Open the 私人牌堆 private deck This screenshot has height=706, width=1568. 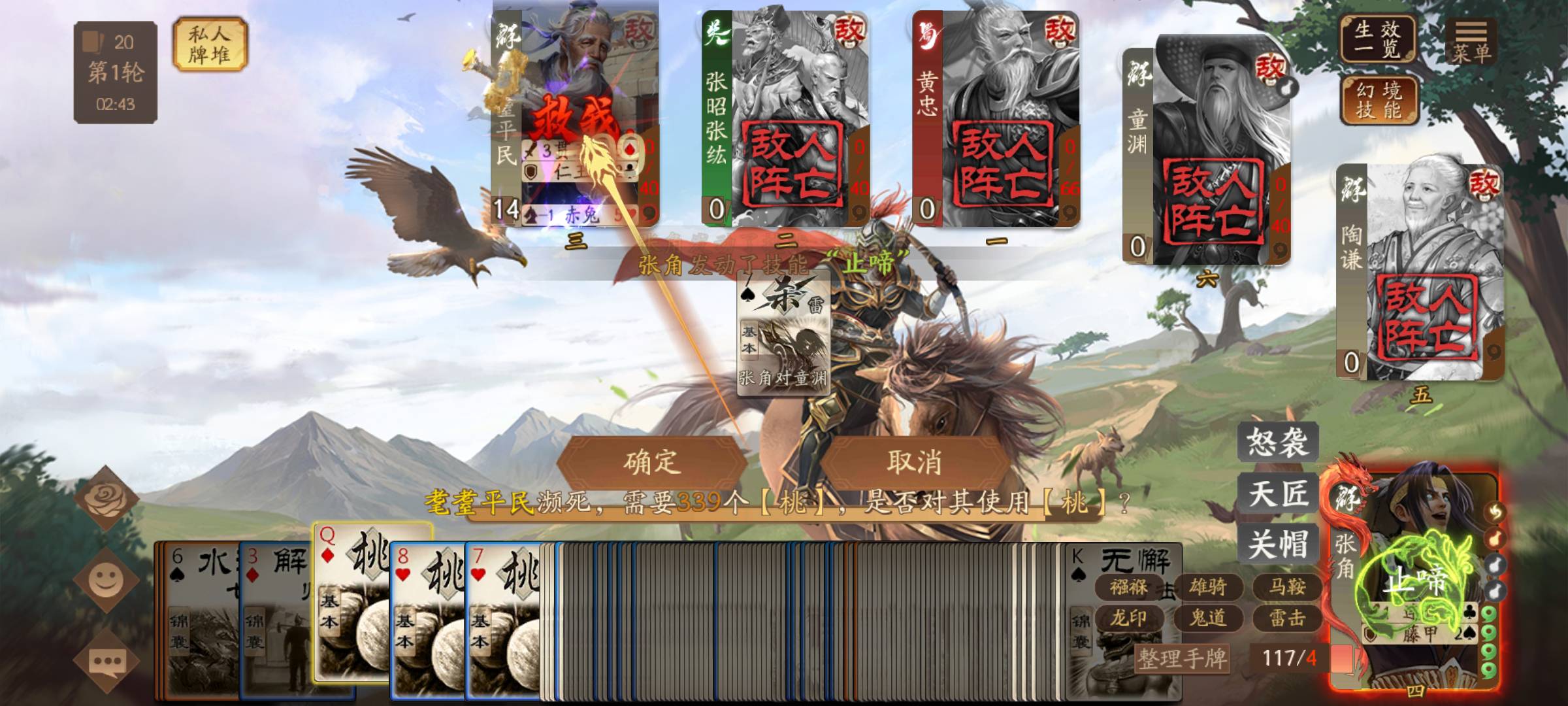[210, 44]
